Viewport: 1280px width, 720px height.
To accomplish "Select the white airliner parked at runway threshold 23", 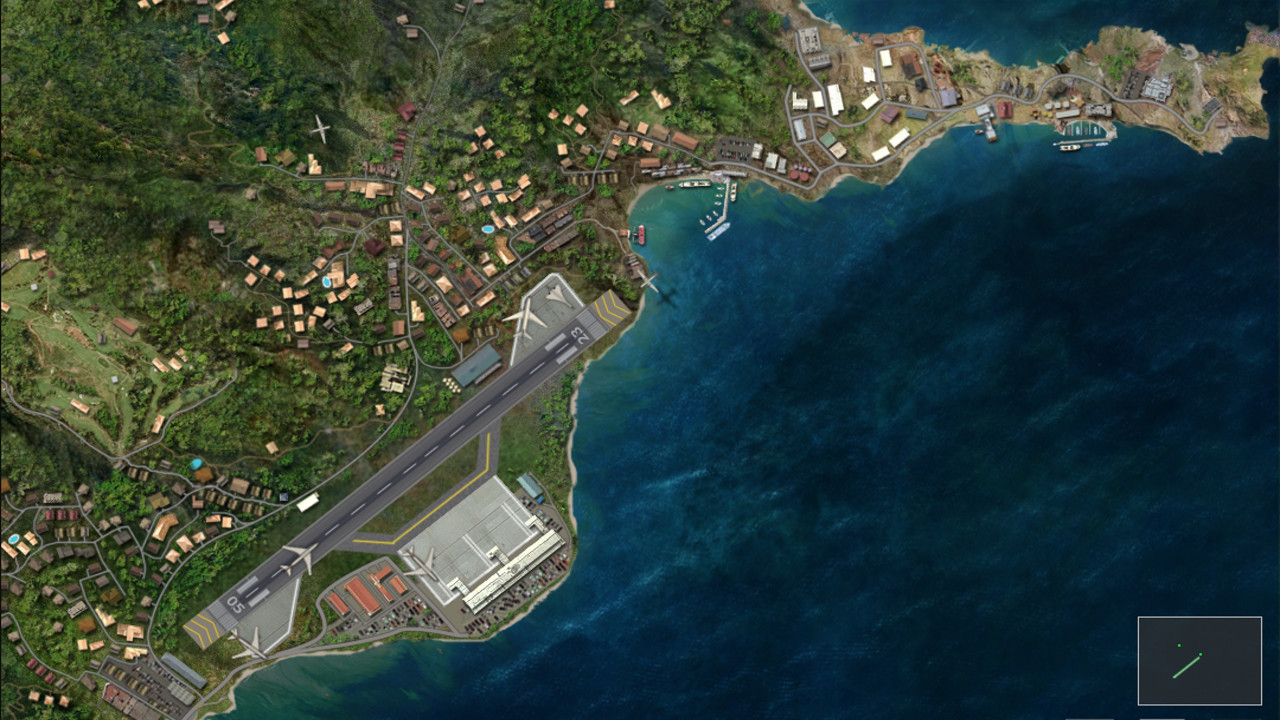I will pos(527,318).
